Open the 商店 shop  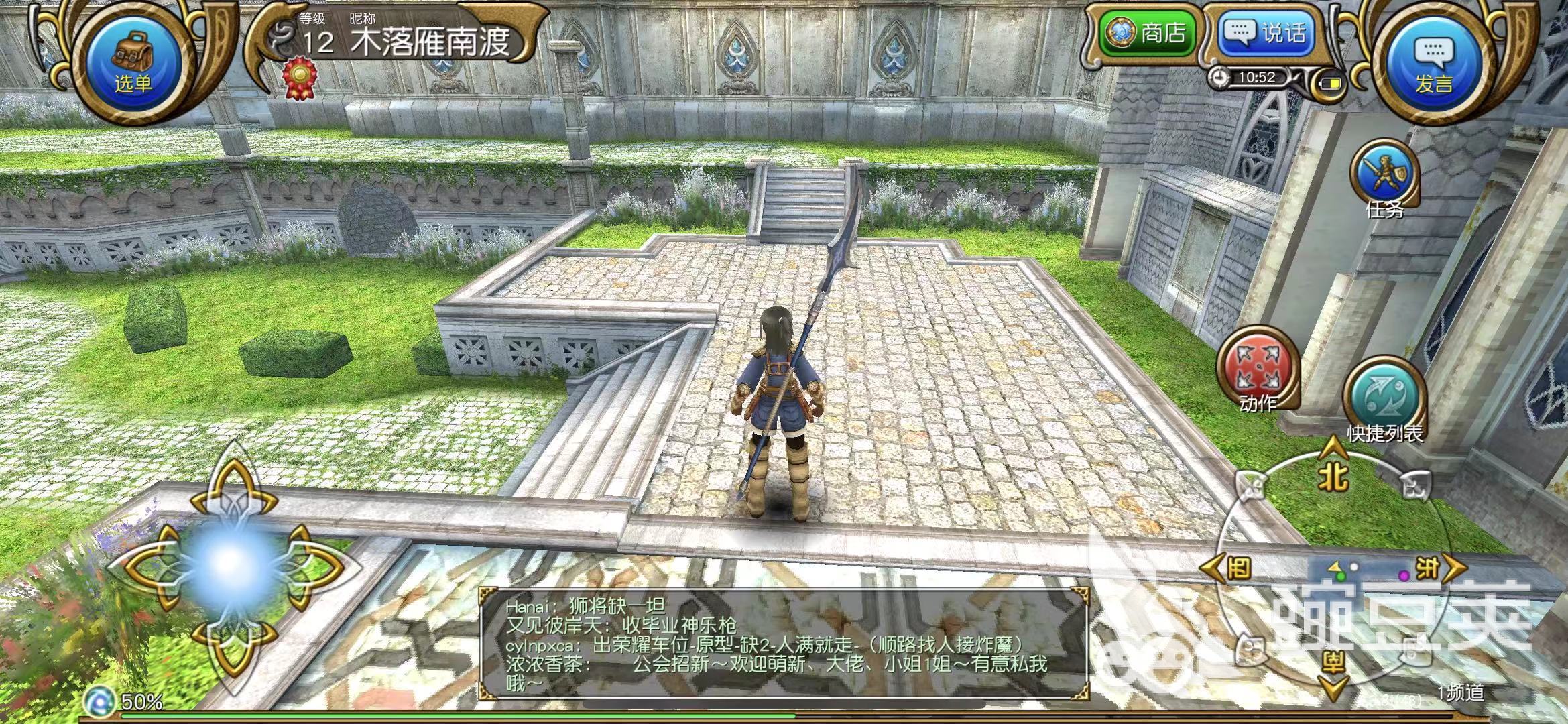click(x=1149, y=33)
